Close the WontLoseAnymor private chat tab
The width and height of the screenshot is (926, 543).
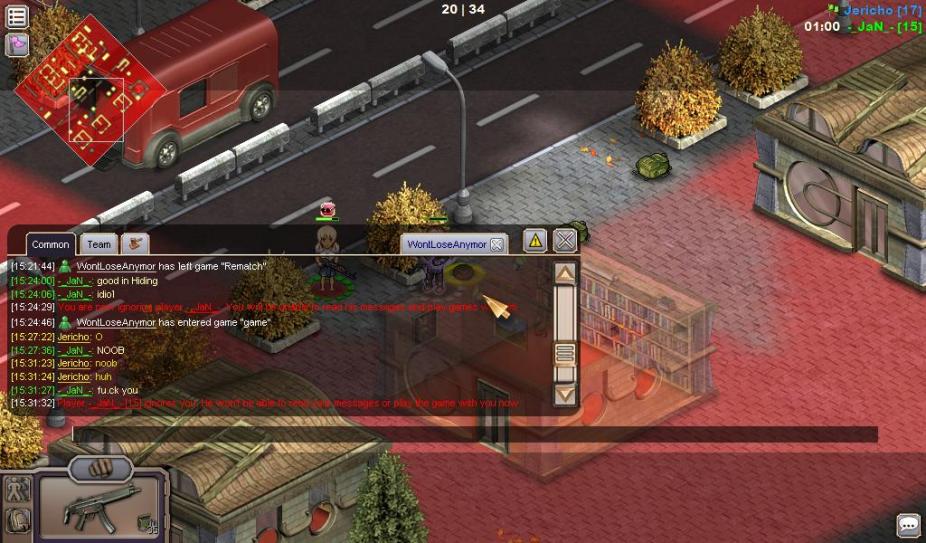pos(497,244)
